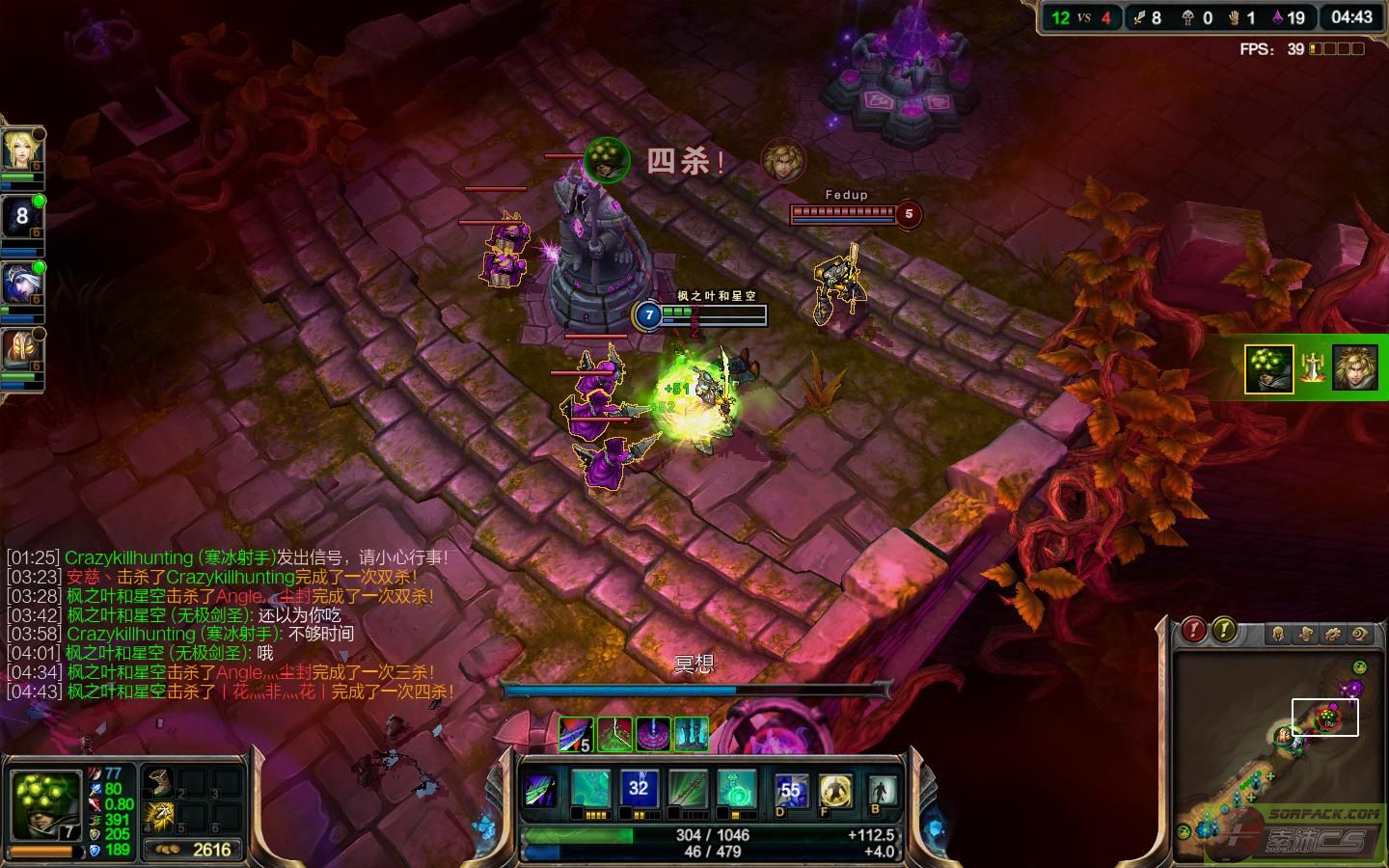Select the boots item in the inventory
Screen dimensions: 1389x868
point(158,782)
